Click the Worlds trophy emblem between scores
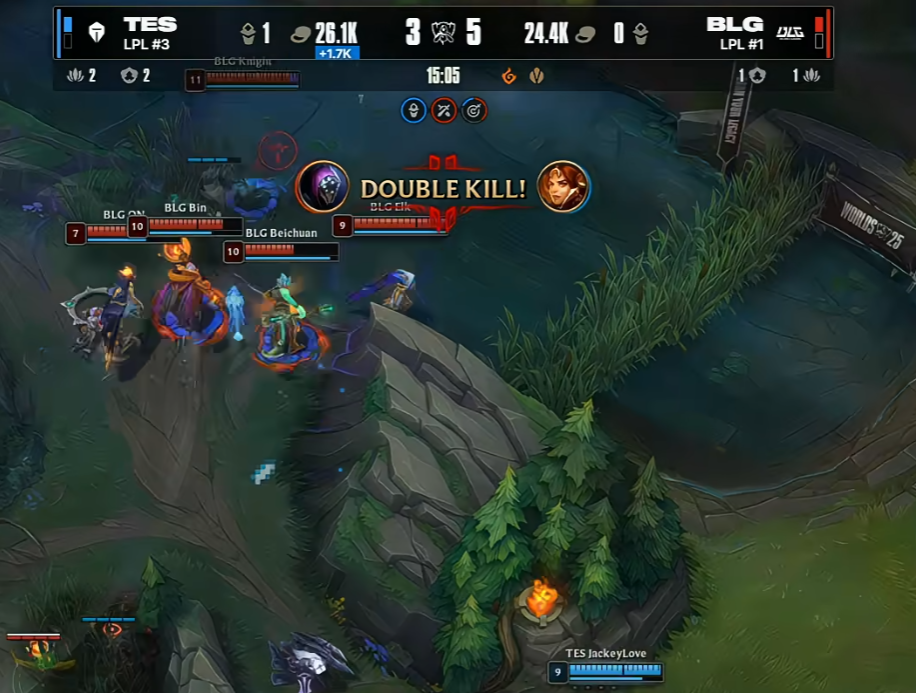Viewport: 916px width, 693px height. click(443, 33)
